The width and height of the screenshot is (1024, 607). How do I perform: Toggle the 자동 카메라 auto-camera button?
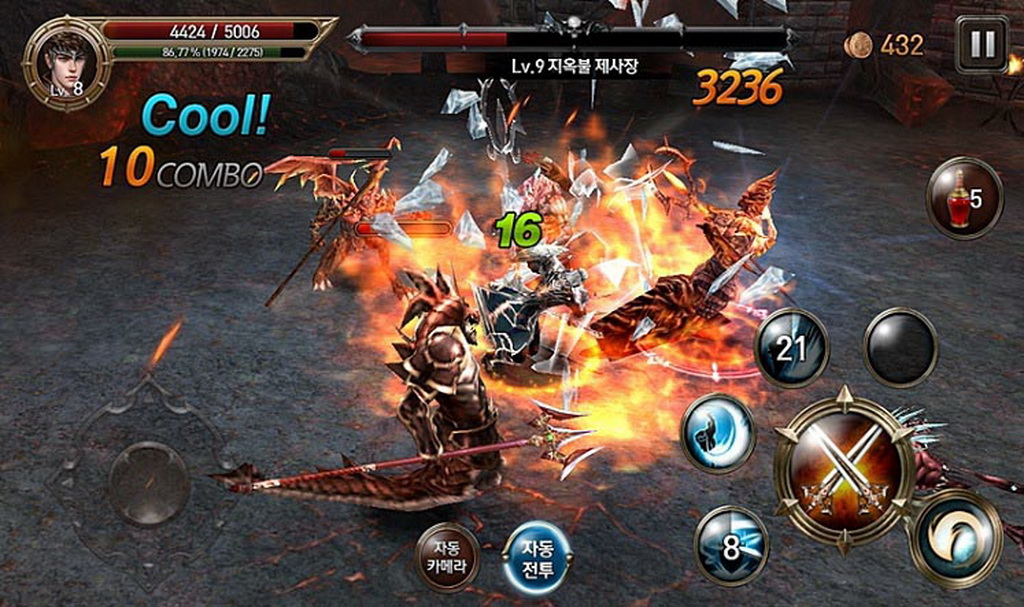coord(447,557)
